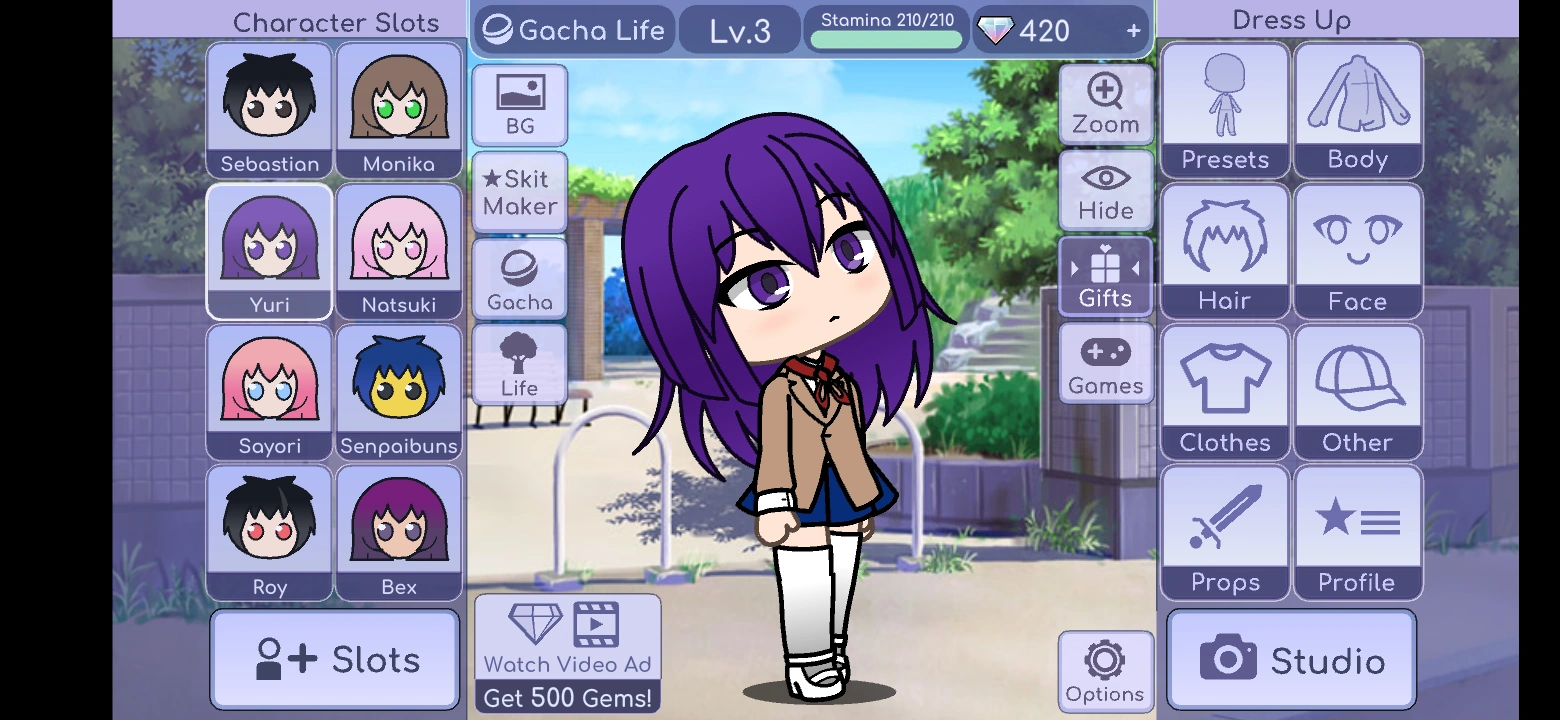Open the Hair category in Dress Up

click(1224, 250)
